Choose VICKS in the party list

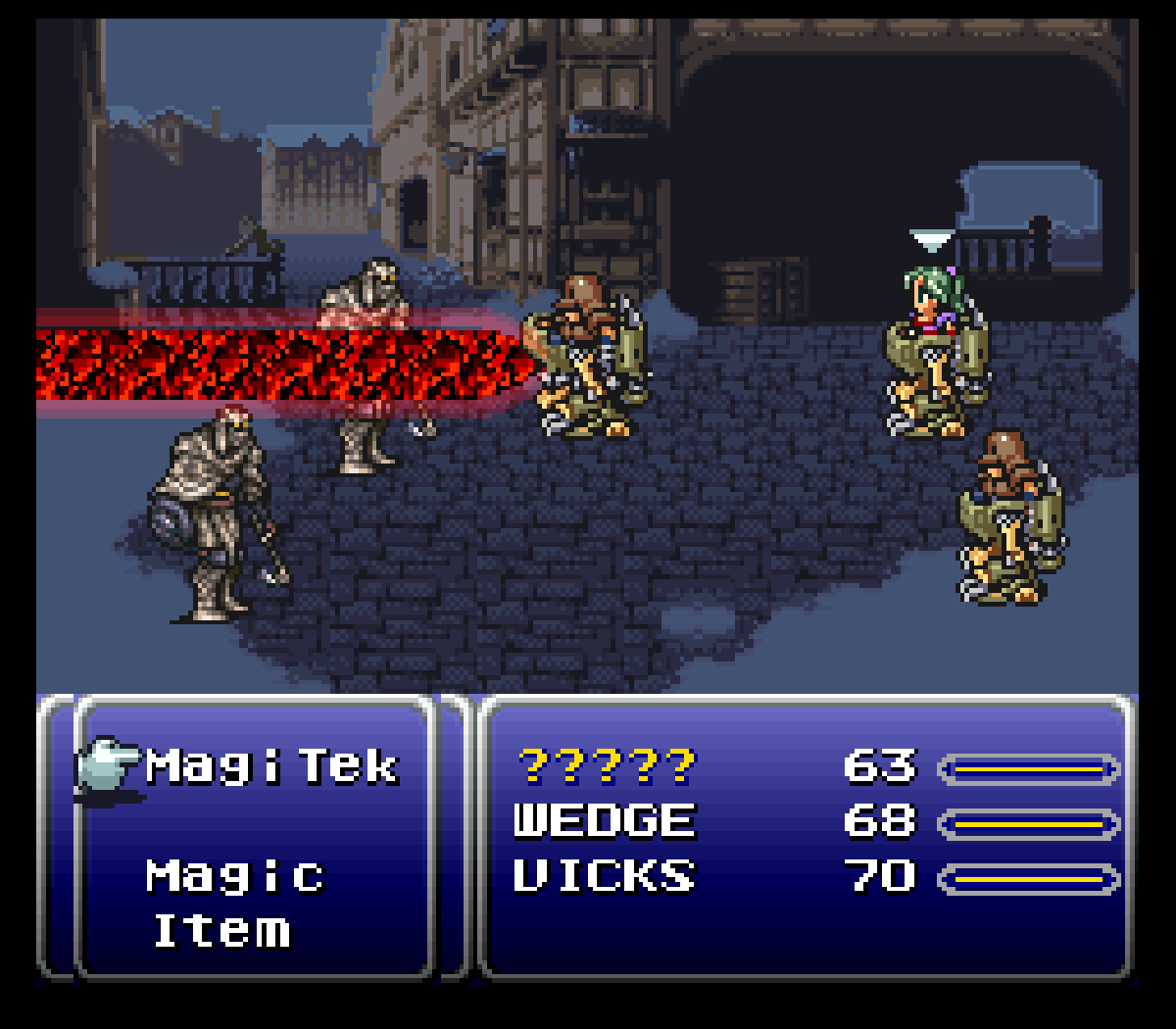click(605, 876)
